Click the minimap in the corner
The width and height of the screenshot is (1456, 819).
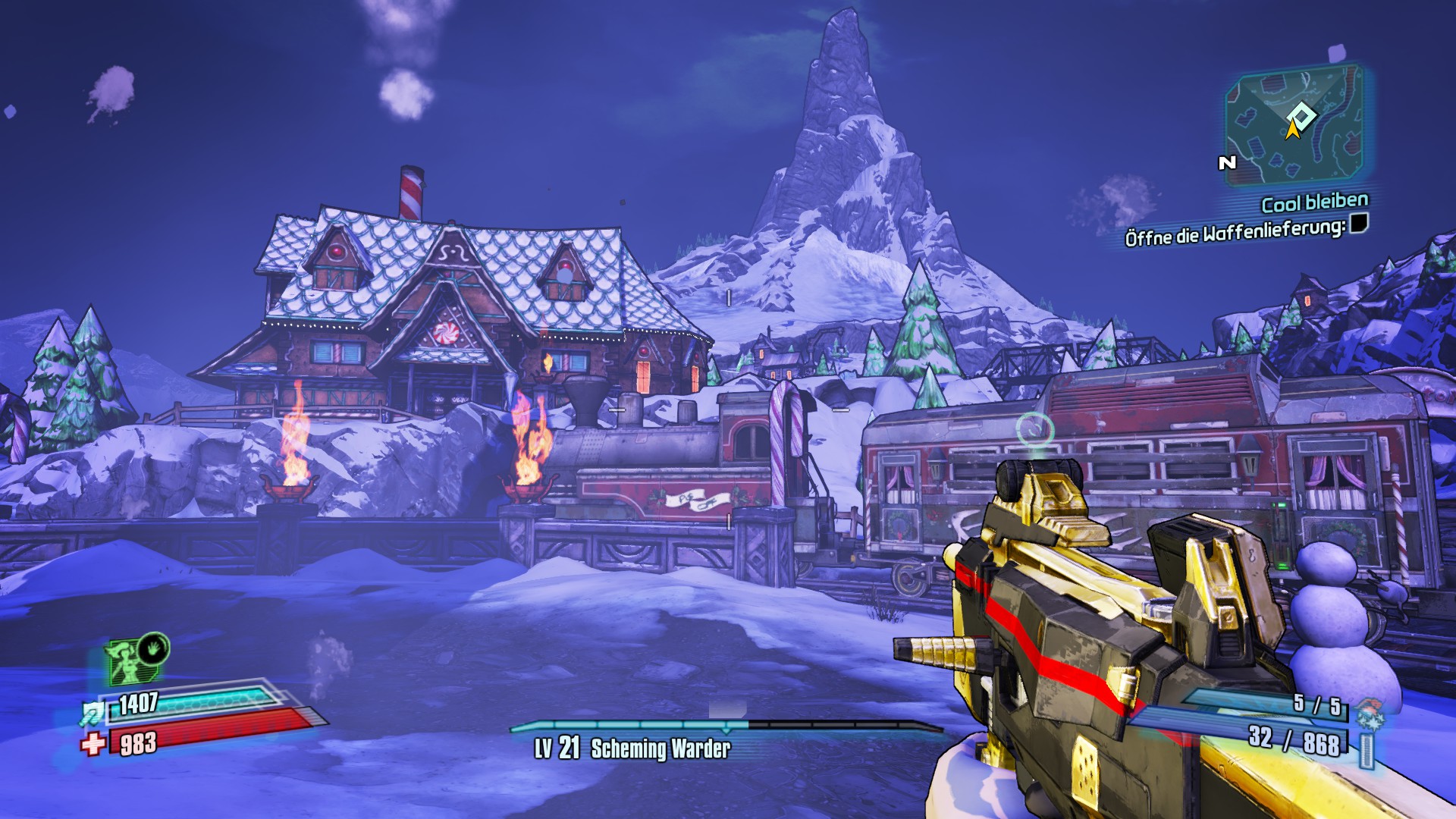1295,127
